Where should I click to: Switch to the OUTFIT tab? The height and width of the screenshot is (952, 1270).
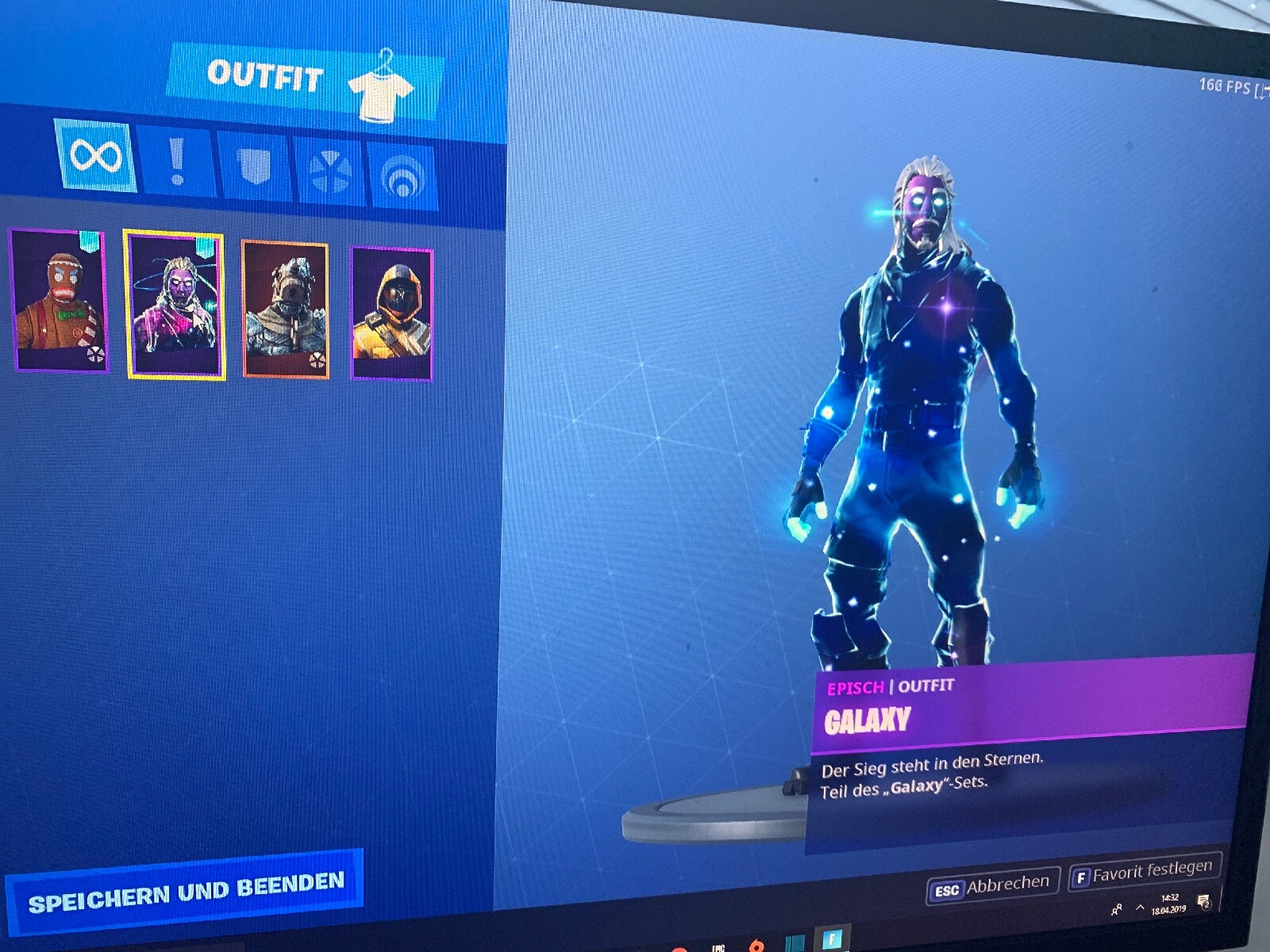tap(266, 74)
